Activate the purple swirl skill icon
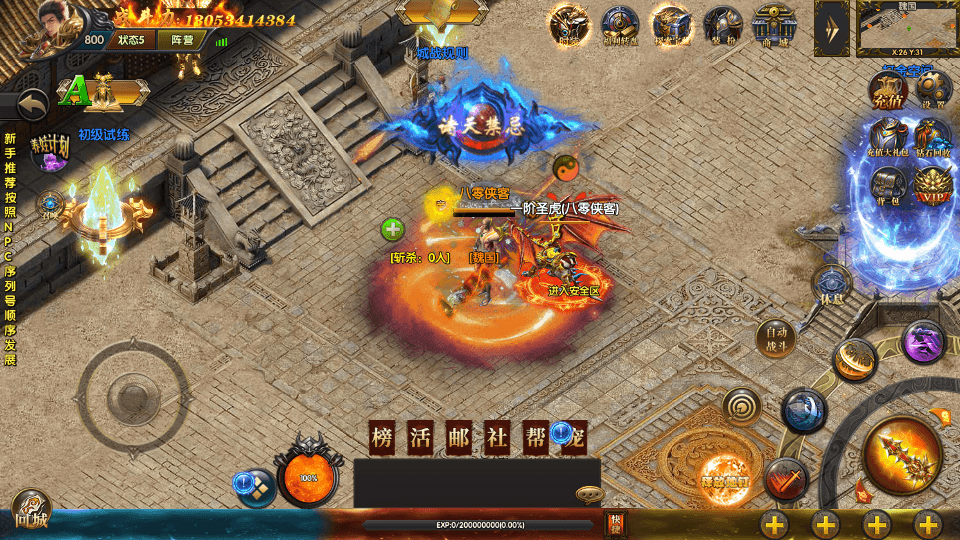Viewport: 960px width, 540px height. [922, 343]
